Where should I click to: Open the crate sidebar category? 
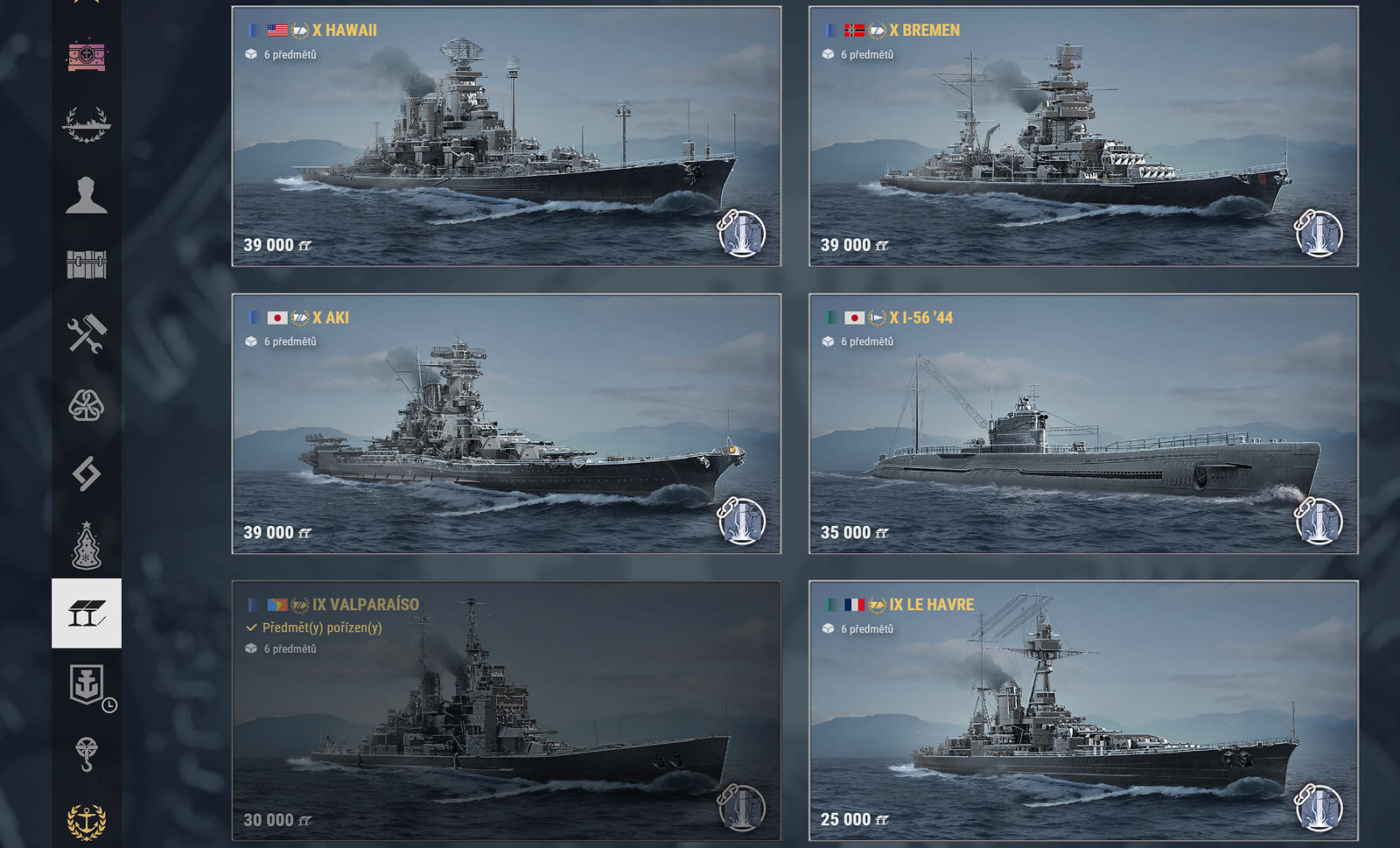[x=87, y=263]
